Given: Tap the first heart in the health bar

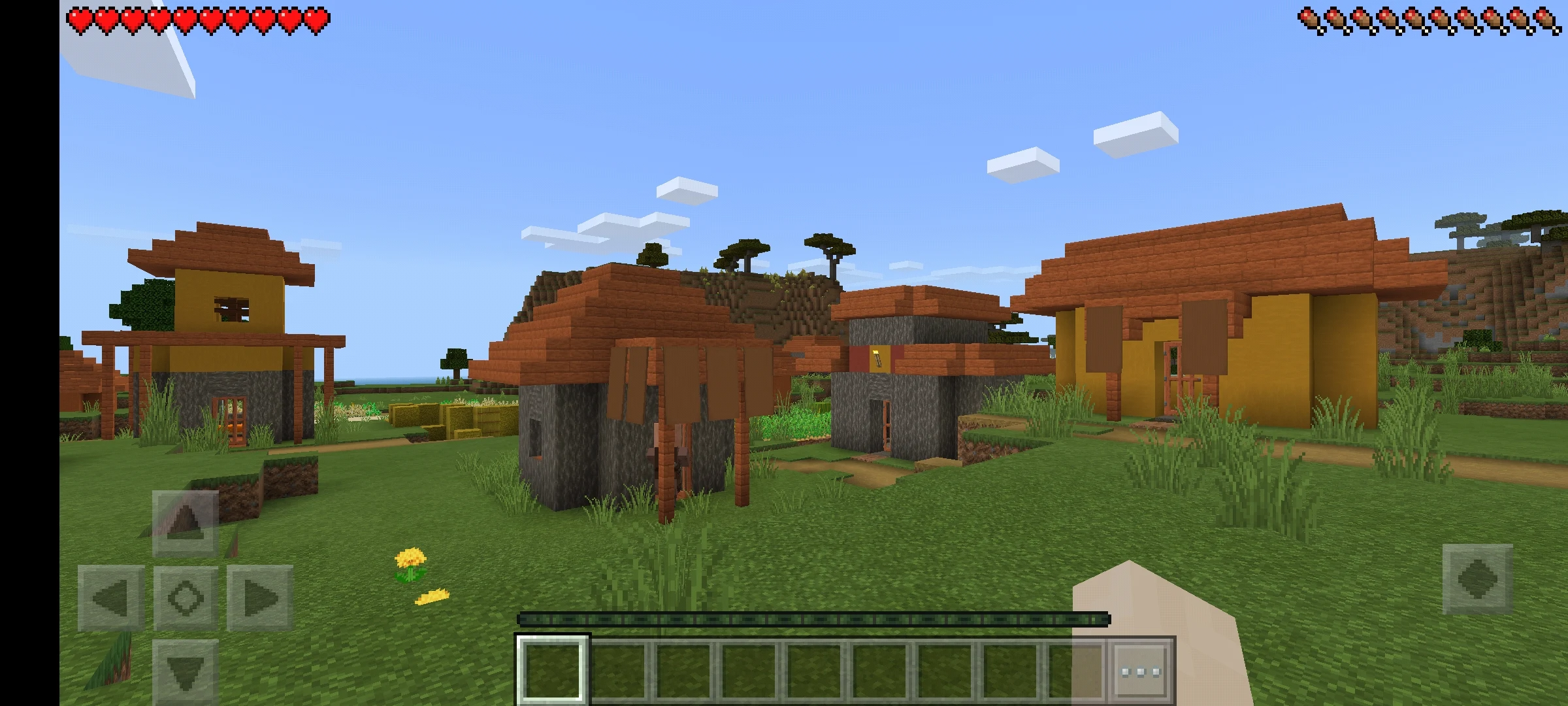Looking at the screenshot, I should (80, 18).
